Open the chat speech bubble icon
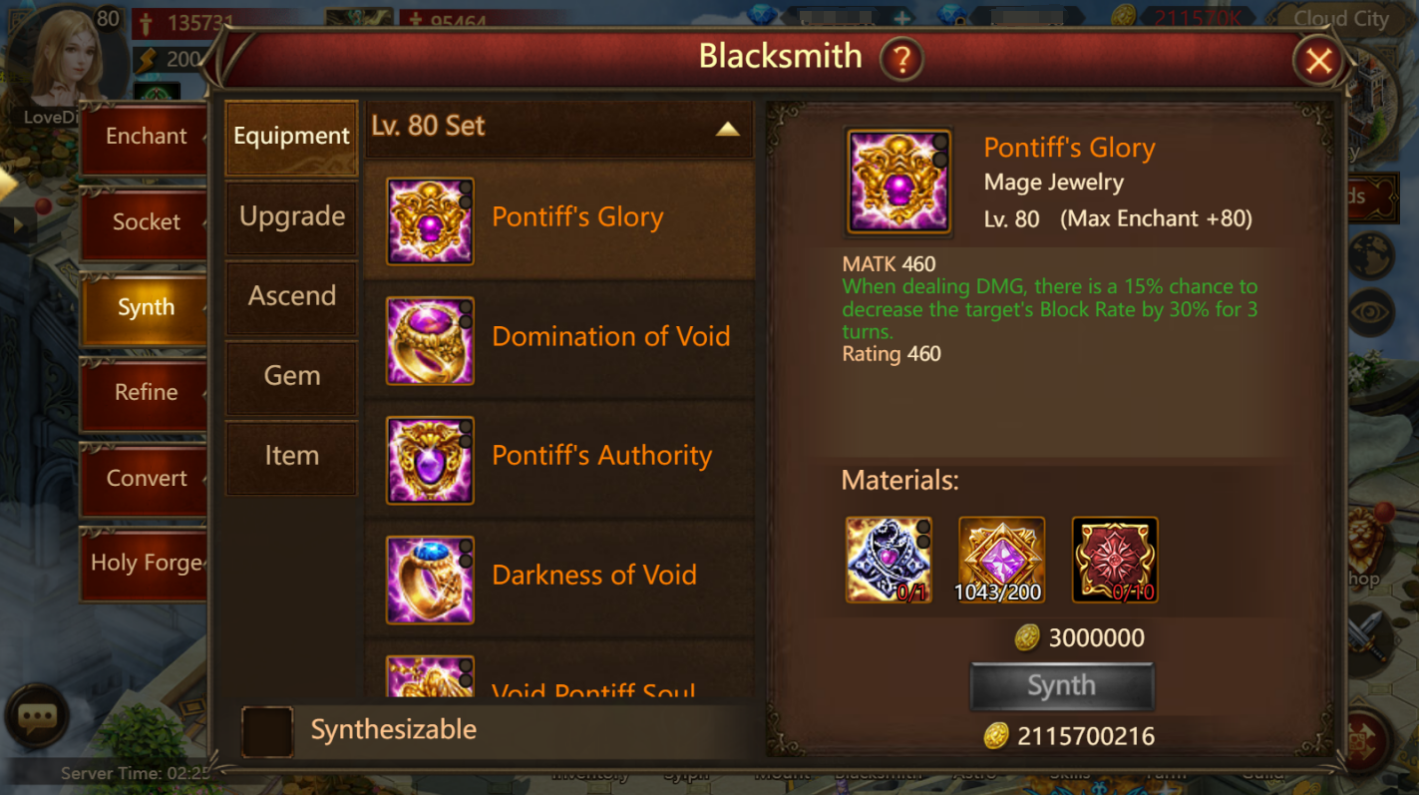 point(37,716)
